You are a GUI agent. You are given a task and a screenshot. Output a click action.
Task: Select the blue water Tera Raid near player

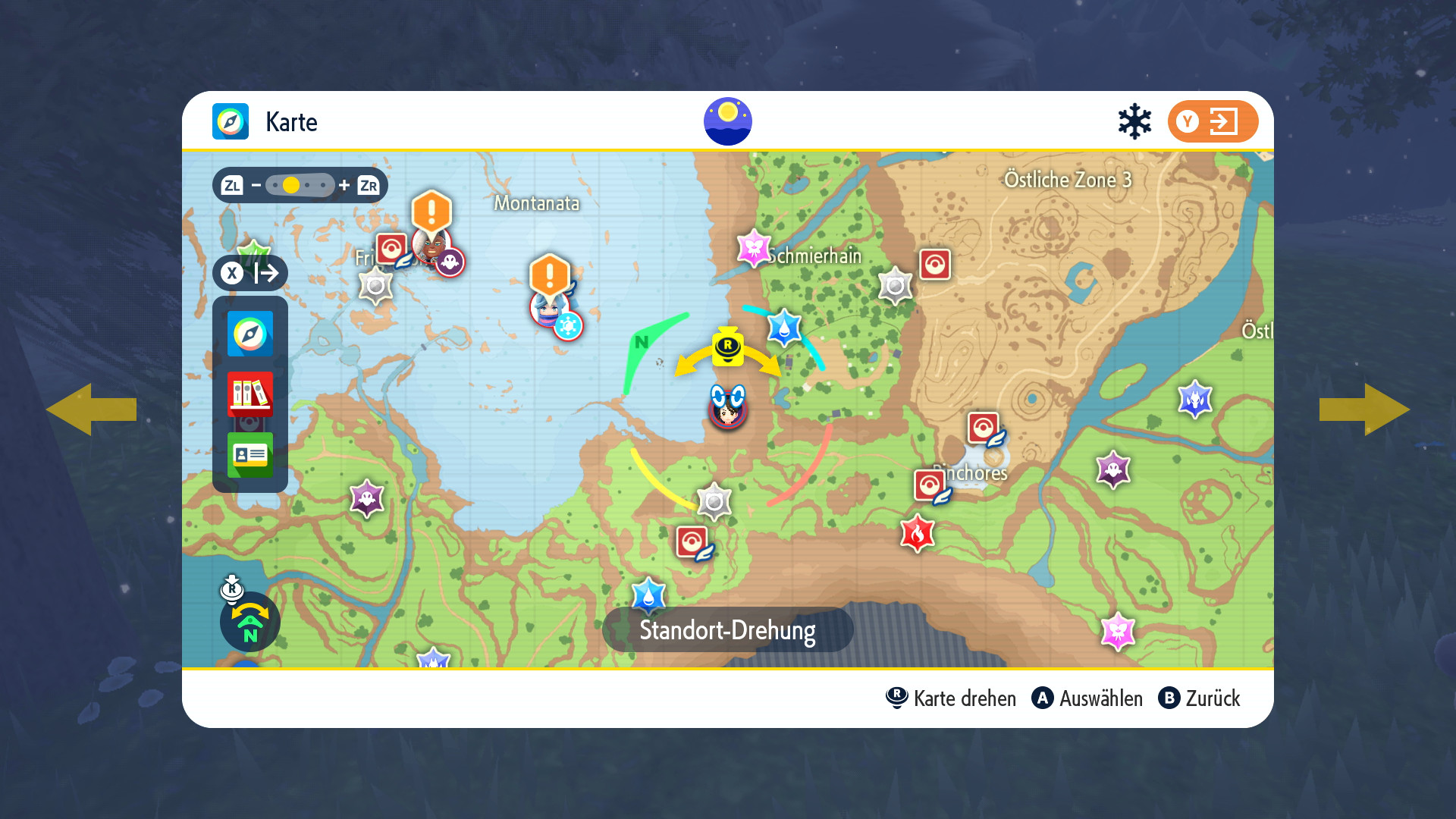click(x=784, y=328)
